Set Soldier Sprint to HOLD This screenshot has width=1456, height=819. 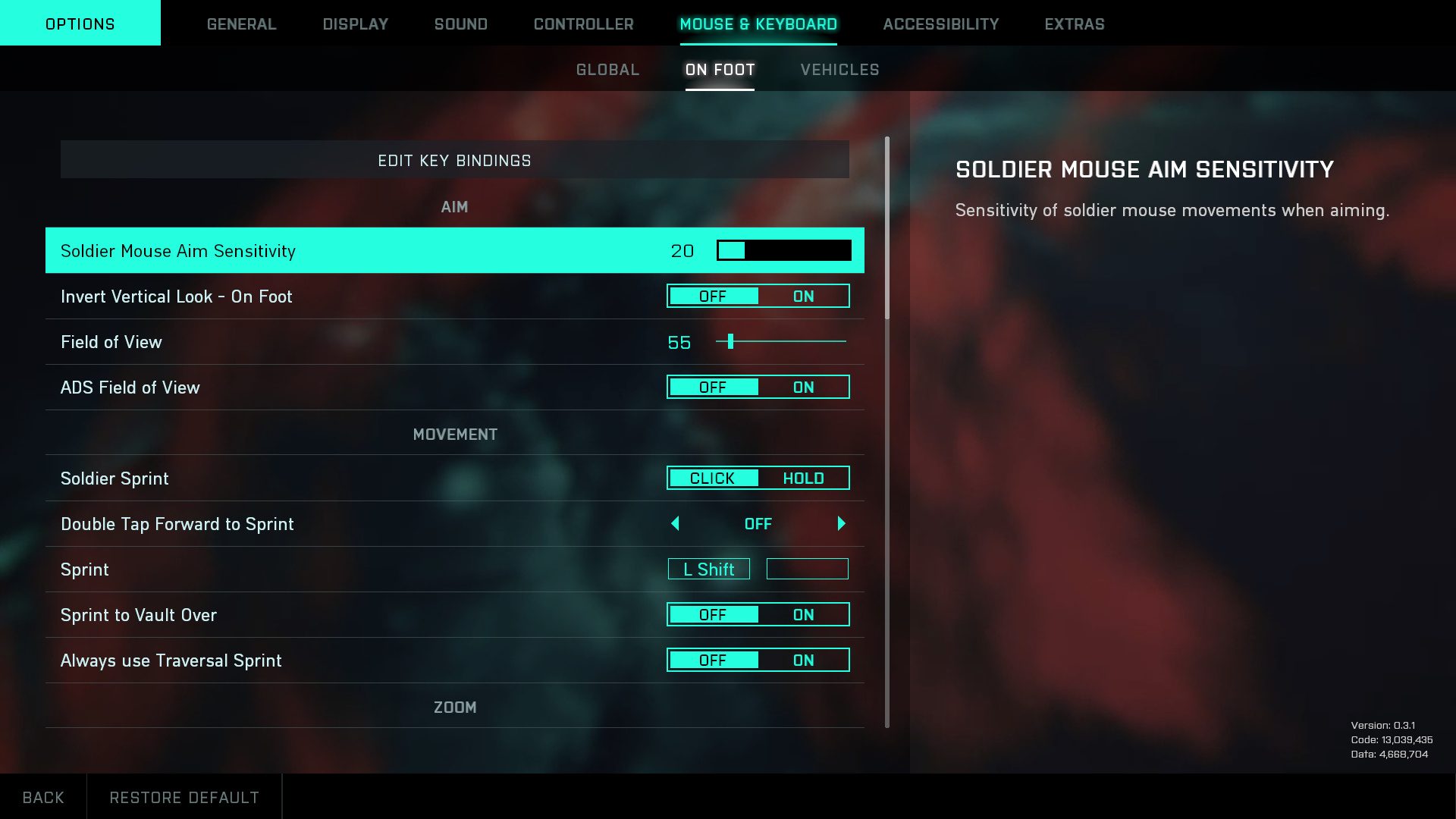804,478
